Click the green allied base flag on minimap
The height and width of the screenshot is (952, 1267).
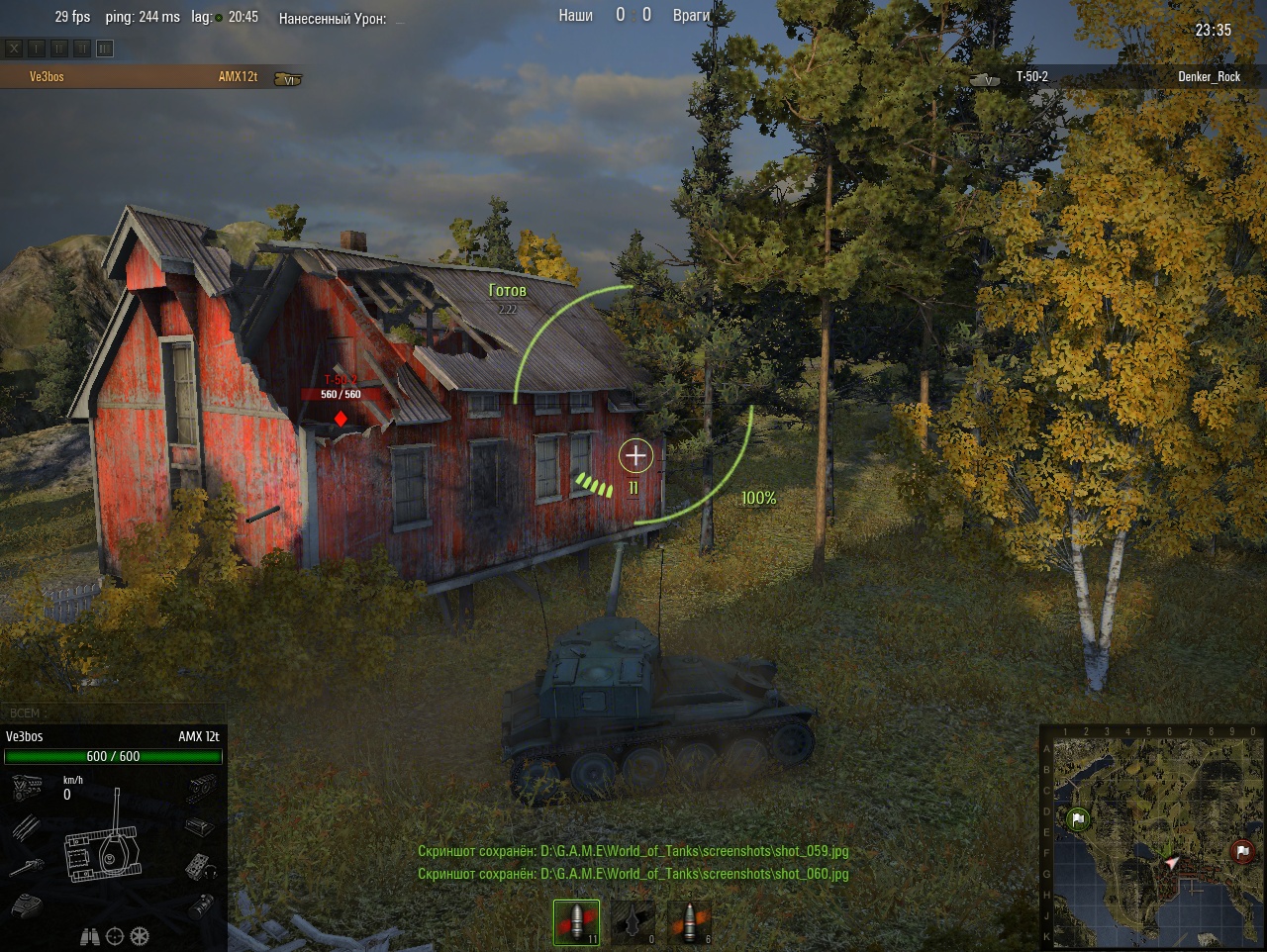pyautogui.click(x=1078, y=819)
